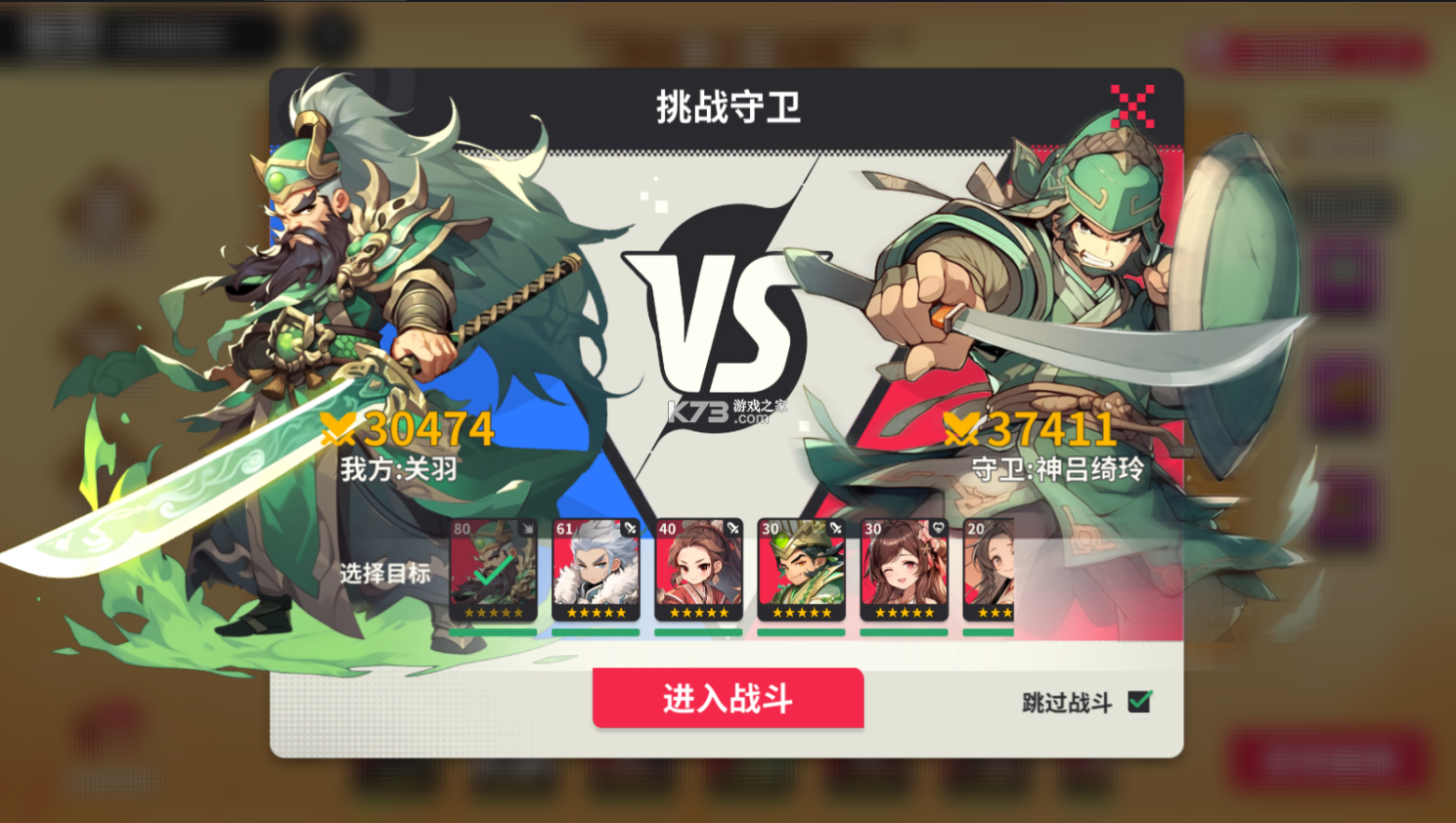1456x823 pixels.
Task: Click the sword icon on the level 40 card
Action: [732, 527]
